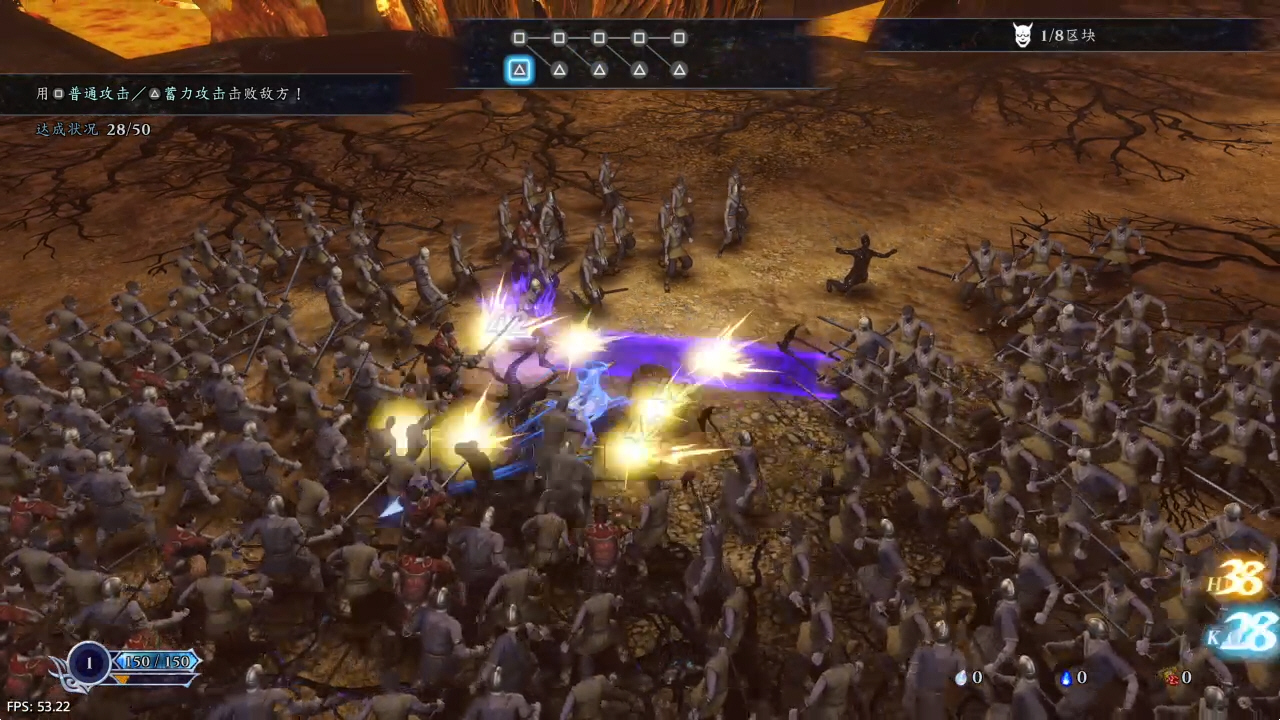This screenshot has width=1280, height=720.
Task: Select the blue flame item icon
Action: coord(1066,678)
